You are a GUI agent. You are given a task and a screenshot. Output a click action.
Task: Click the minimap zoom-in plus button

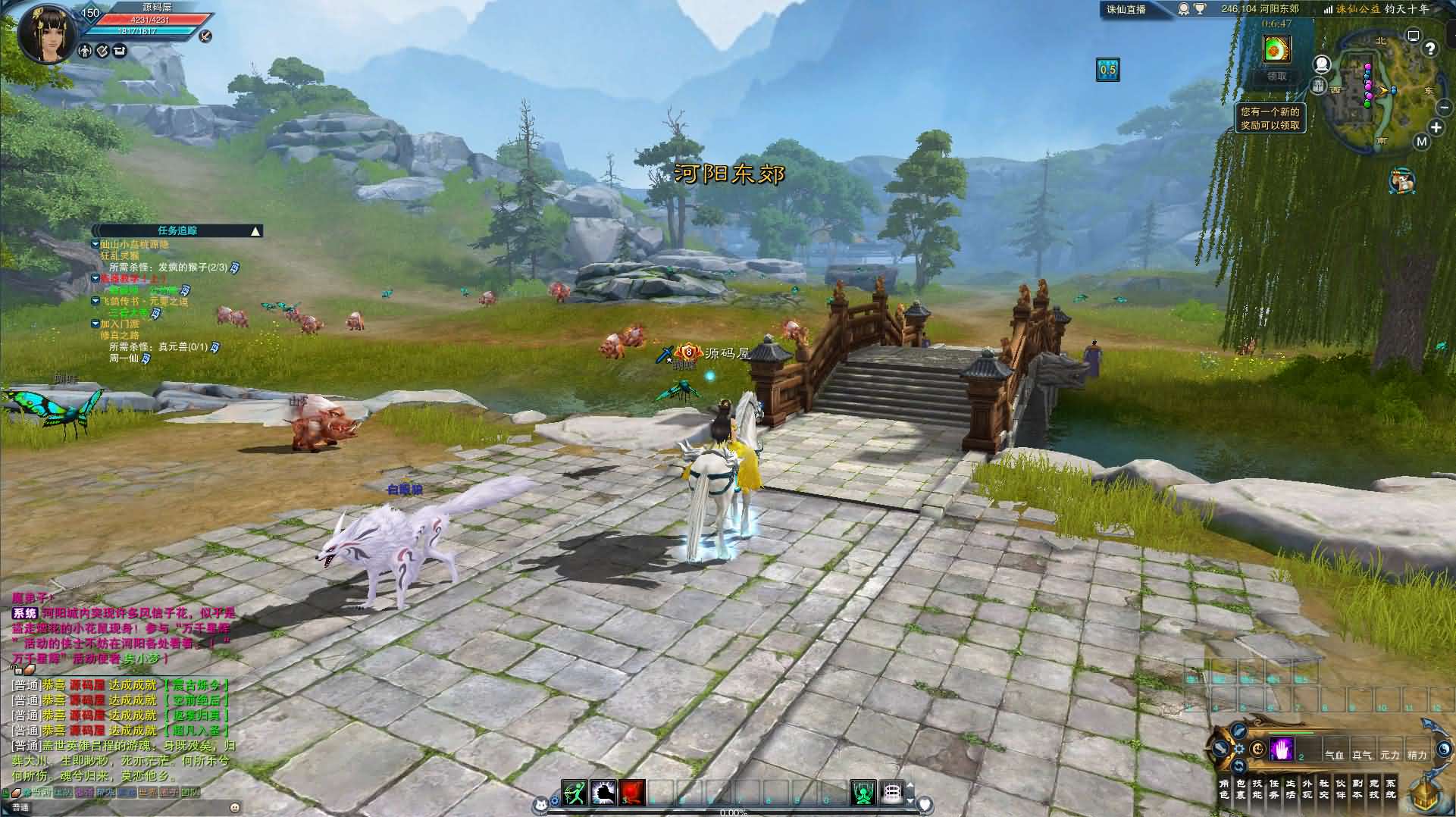[1436, 127]
